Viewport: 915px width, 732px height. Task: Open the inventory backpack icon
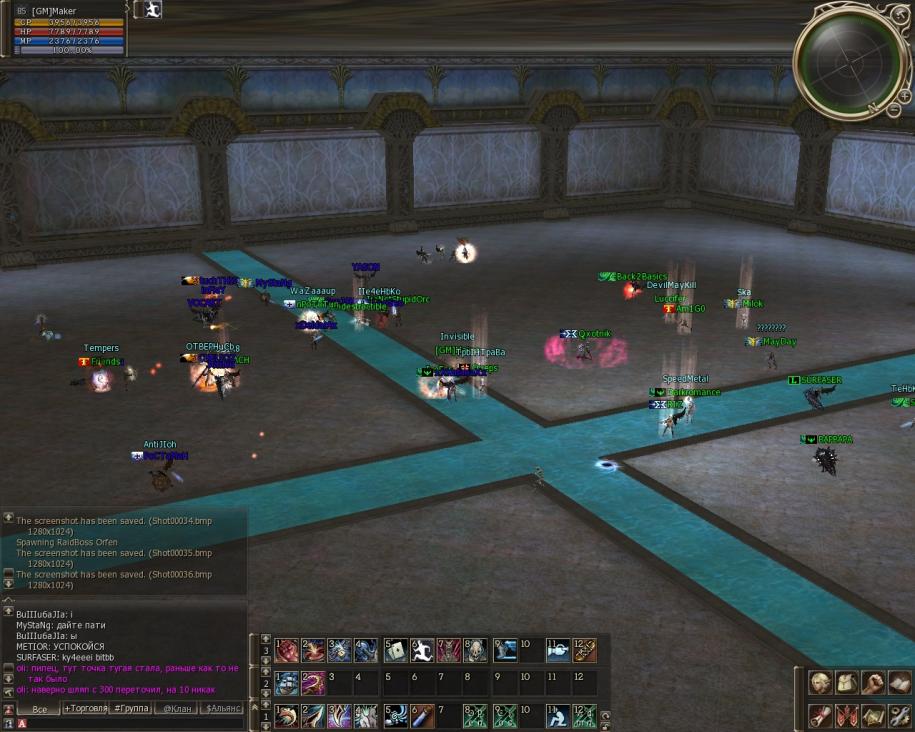point(846,683)
